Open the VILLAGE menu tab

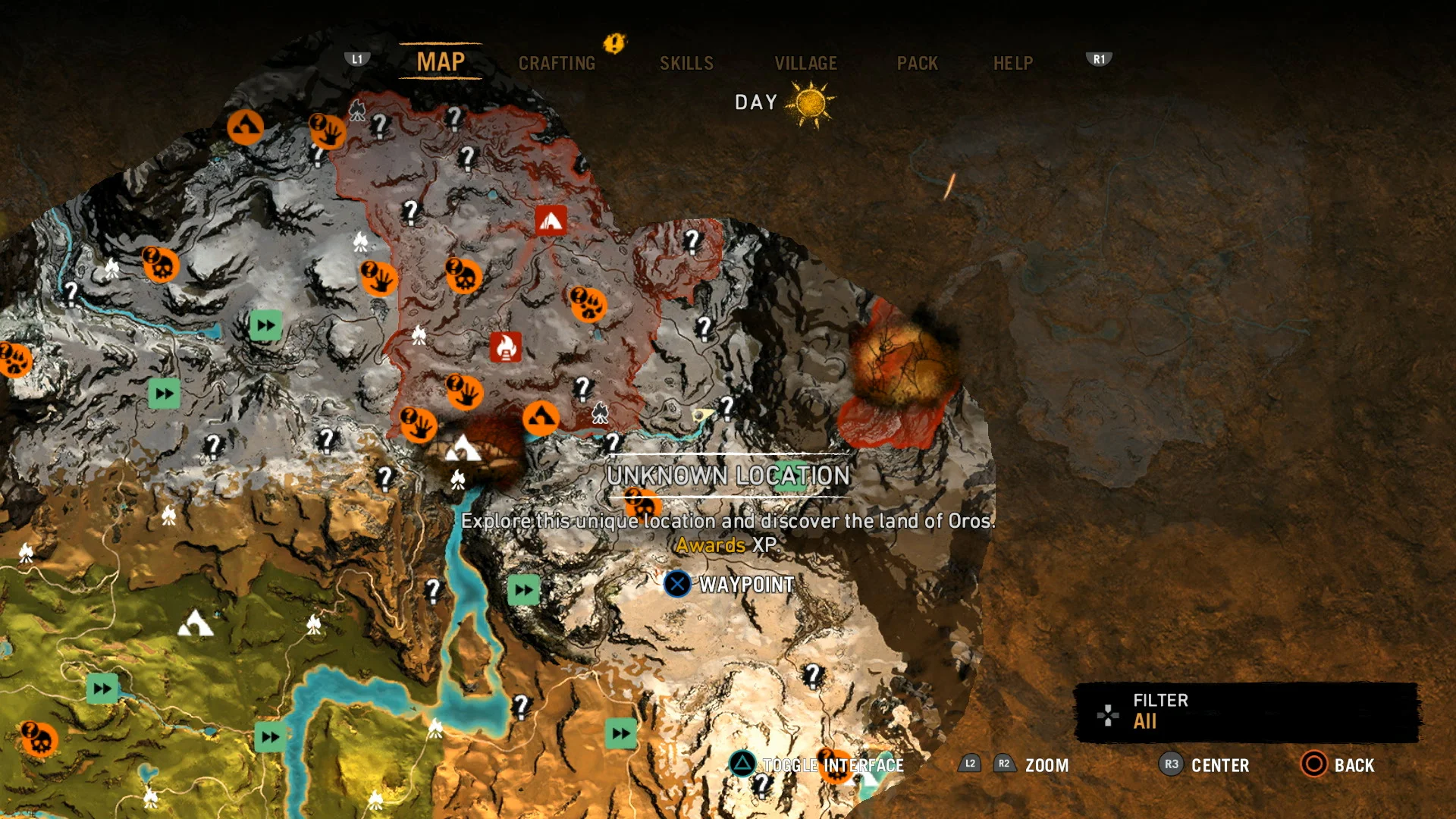point(805,63)
